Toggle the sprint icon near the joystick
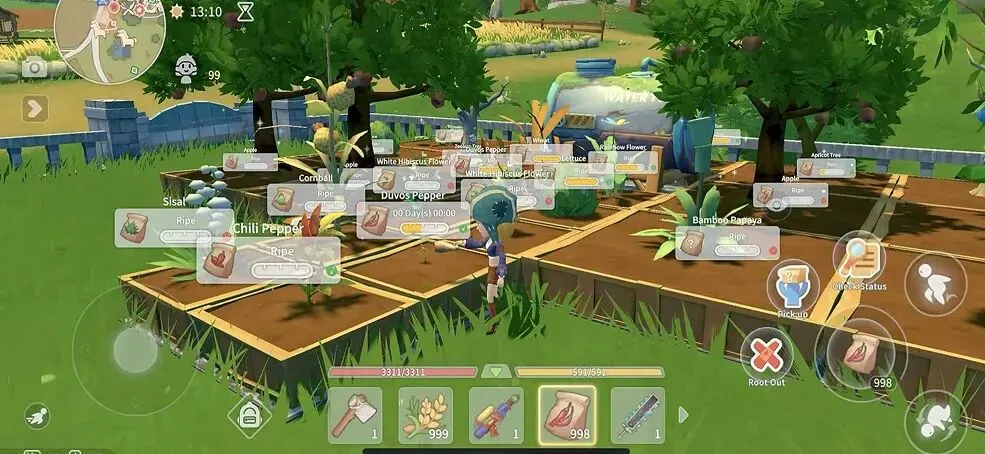Image resolution: width=985 pixels, height=454 pixels. 37,413
